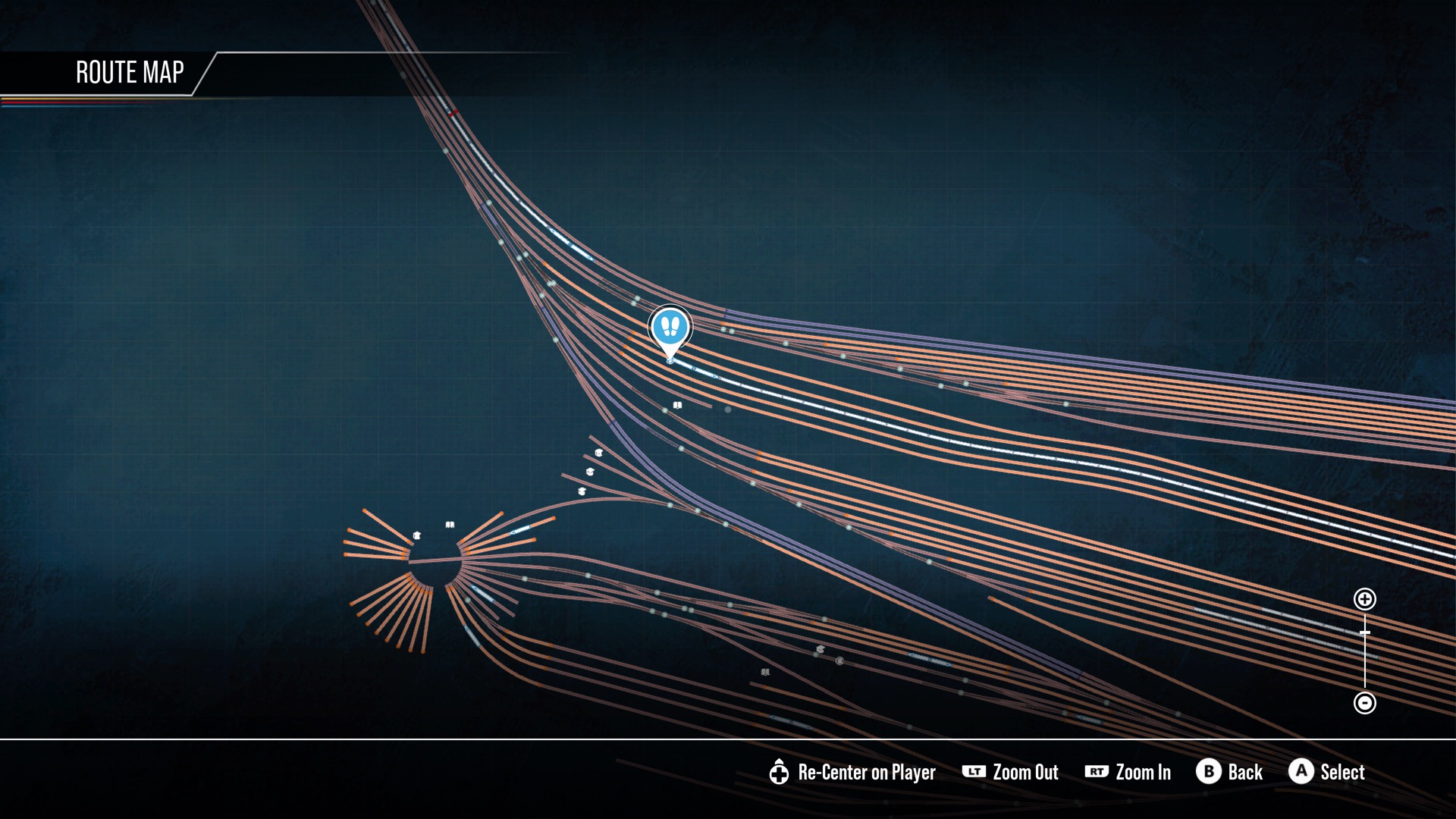This screenshot has width=1456, height=819.
Task: Click the minus zoom button on the map
Action: (1364, 703)
